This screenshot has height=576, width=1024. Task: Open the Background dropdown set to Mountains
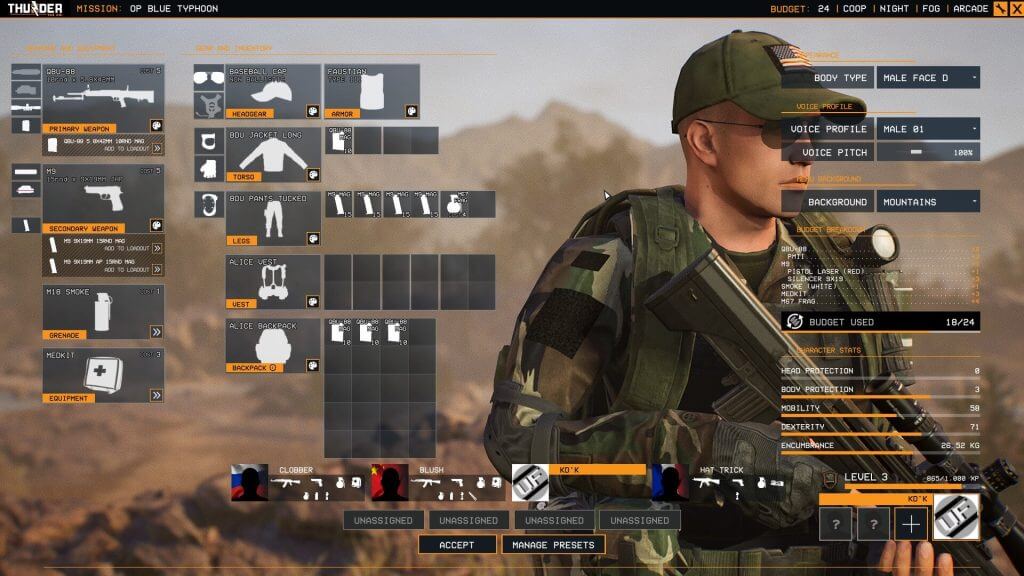pos(927,202)
